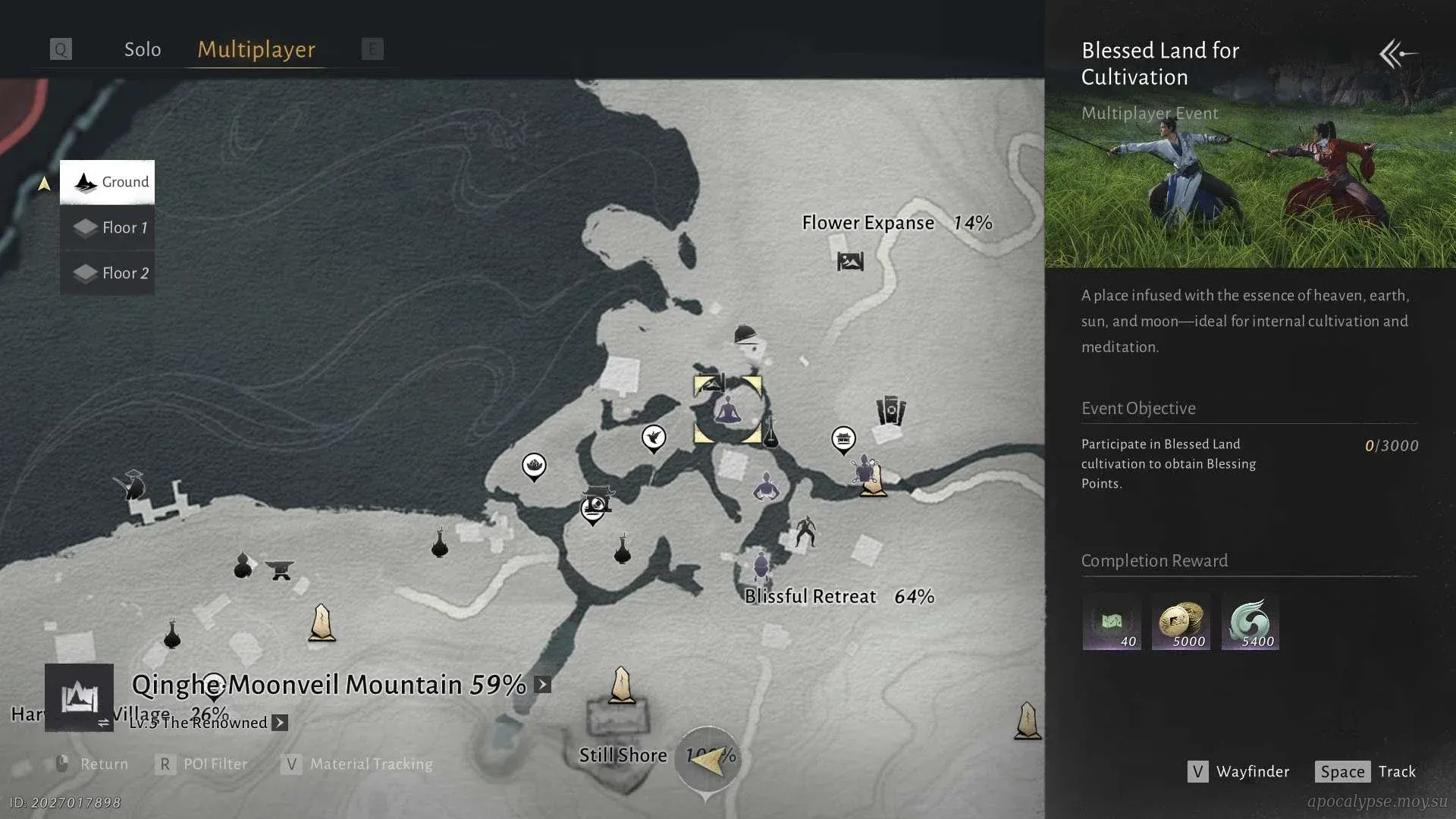Return from the map screen
This screenshot has width=1456, height=819.
point(91,764)
